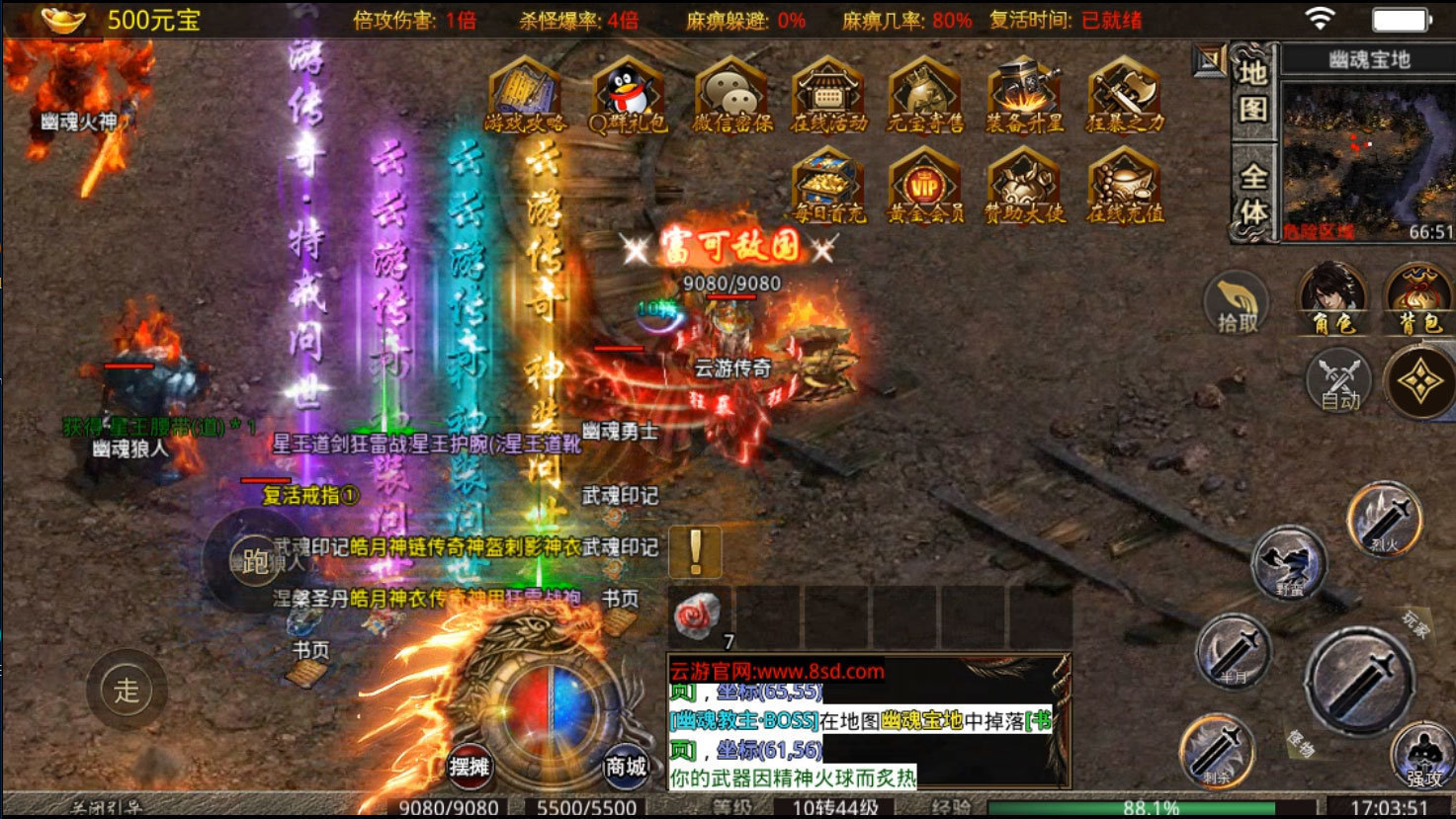Activate the 烈火 sword skill
Viewport: 1456px width, 819px height.
[1385, 520]
